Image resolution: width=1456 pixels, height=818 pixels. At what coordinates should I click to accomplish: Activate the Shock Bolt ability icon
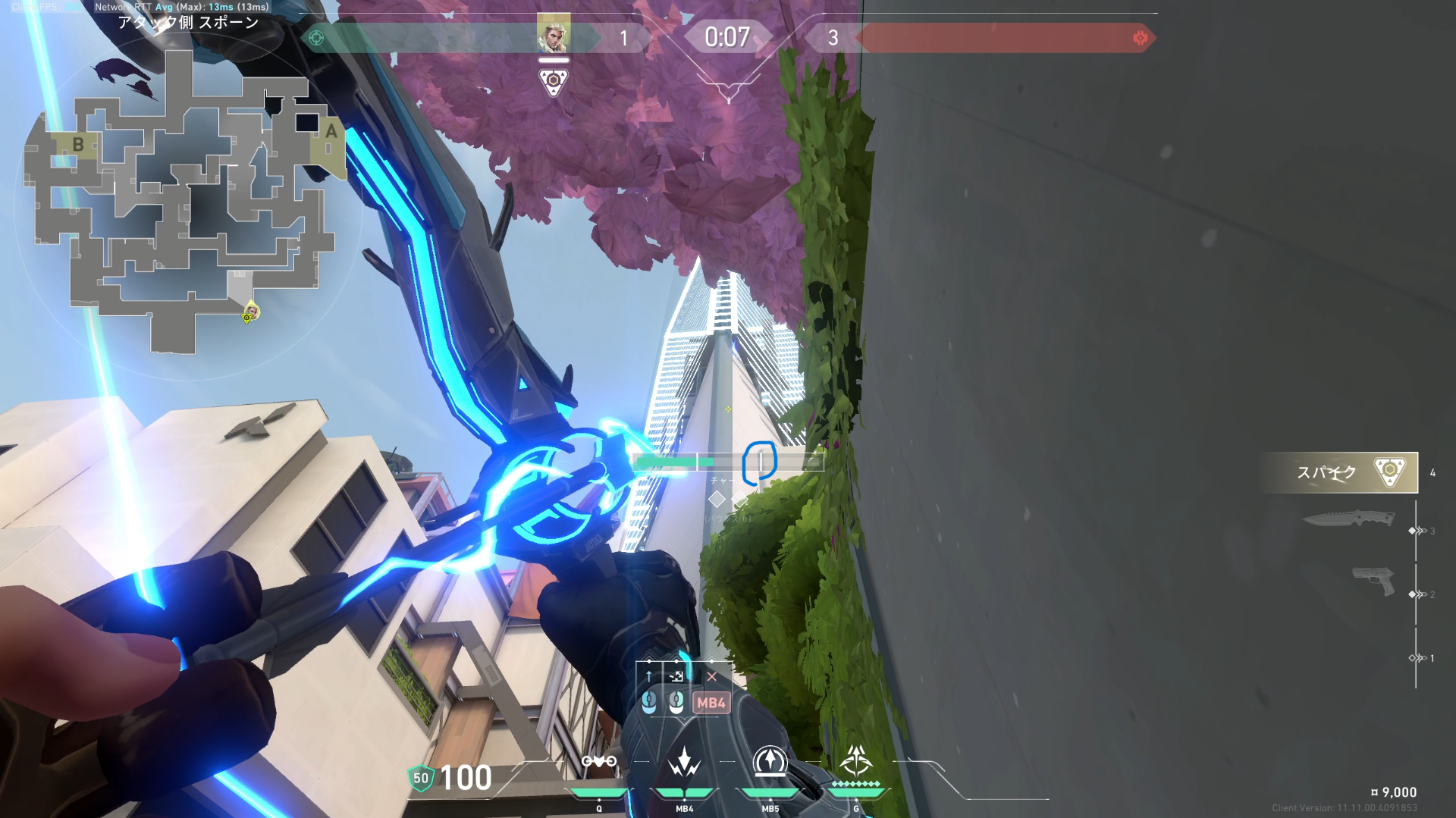[x=684, y=762]
